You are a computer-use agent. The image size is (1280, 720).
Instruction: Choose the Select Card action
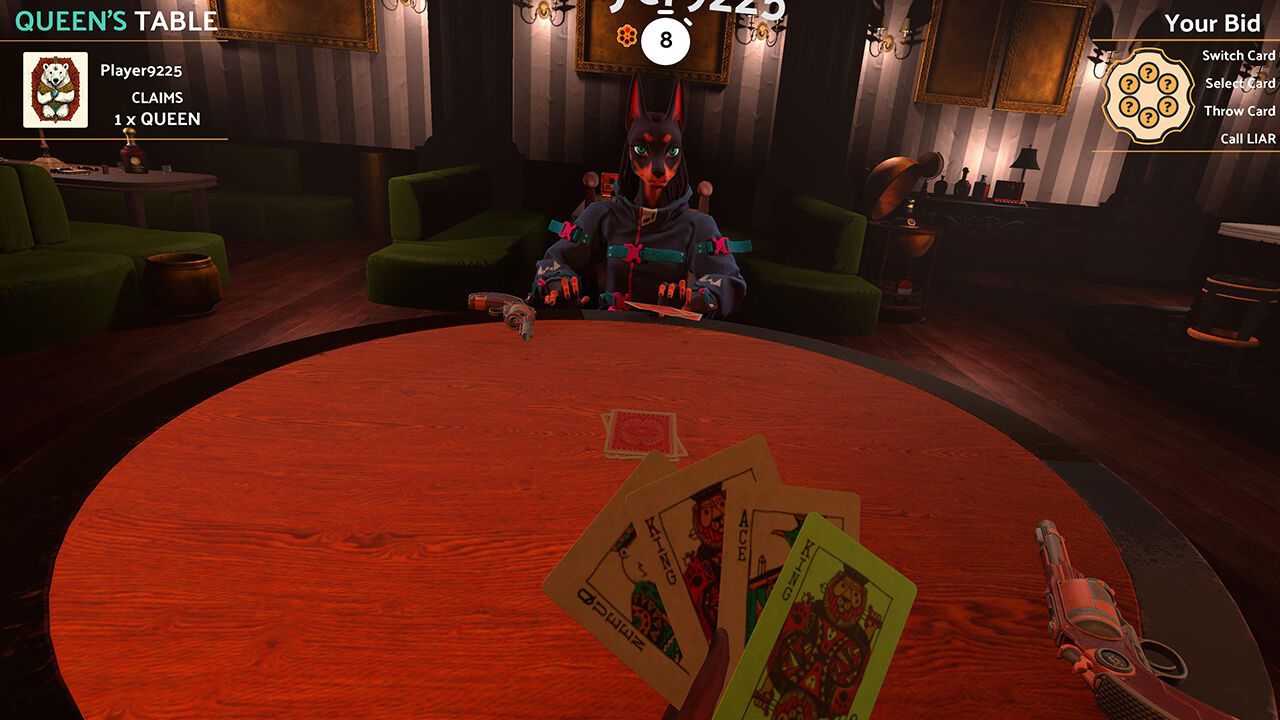(x=1240, y=84)
